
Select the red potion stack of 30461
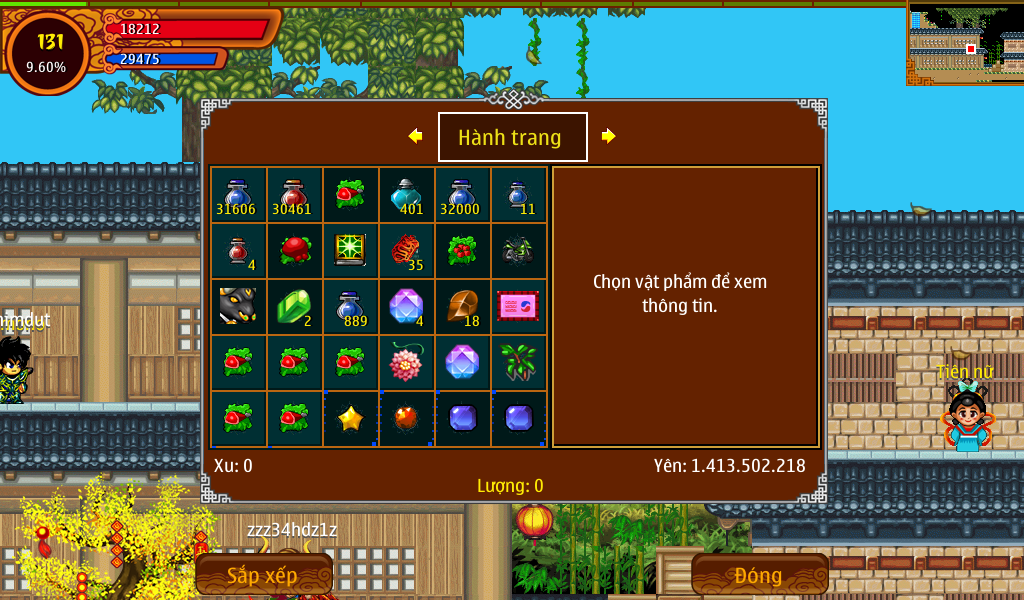point(294,195)
